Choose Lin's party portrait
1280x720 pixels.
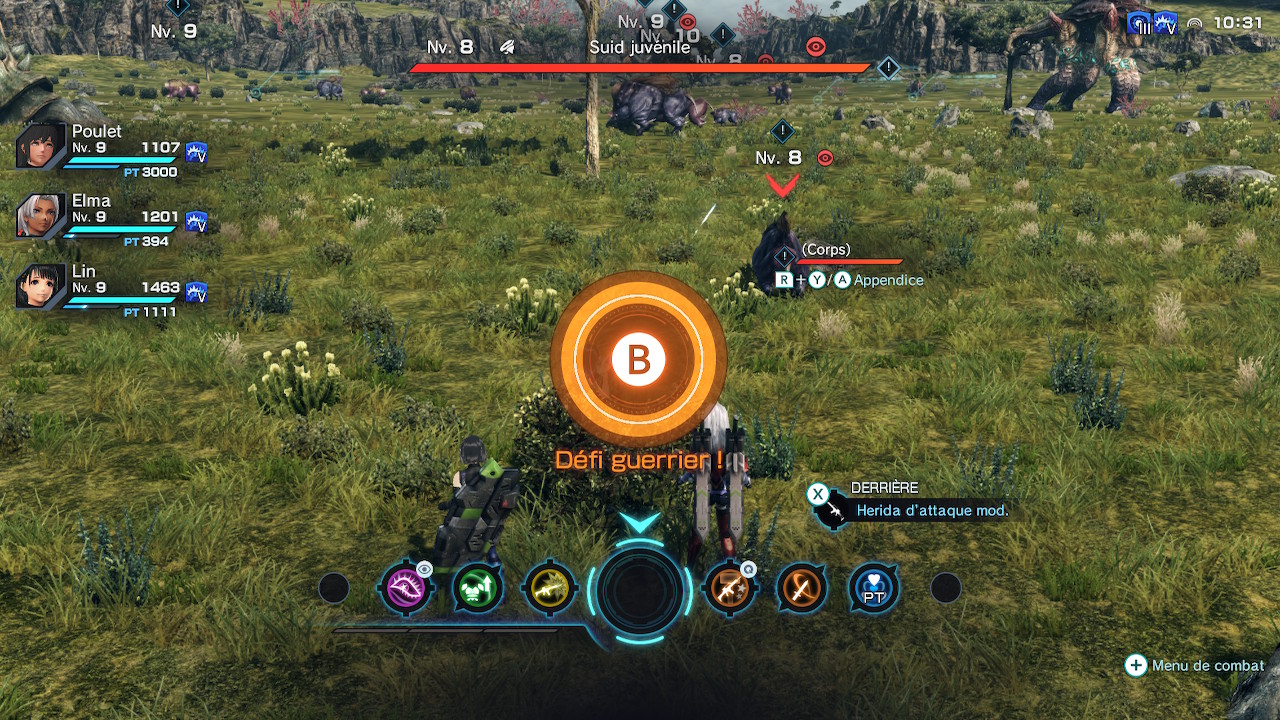pyautogui.click(x=41, y=285)
